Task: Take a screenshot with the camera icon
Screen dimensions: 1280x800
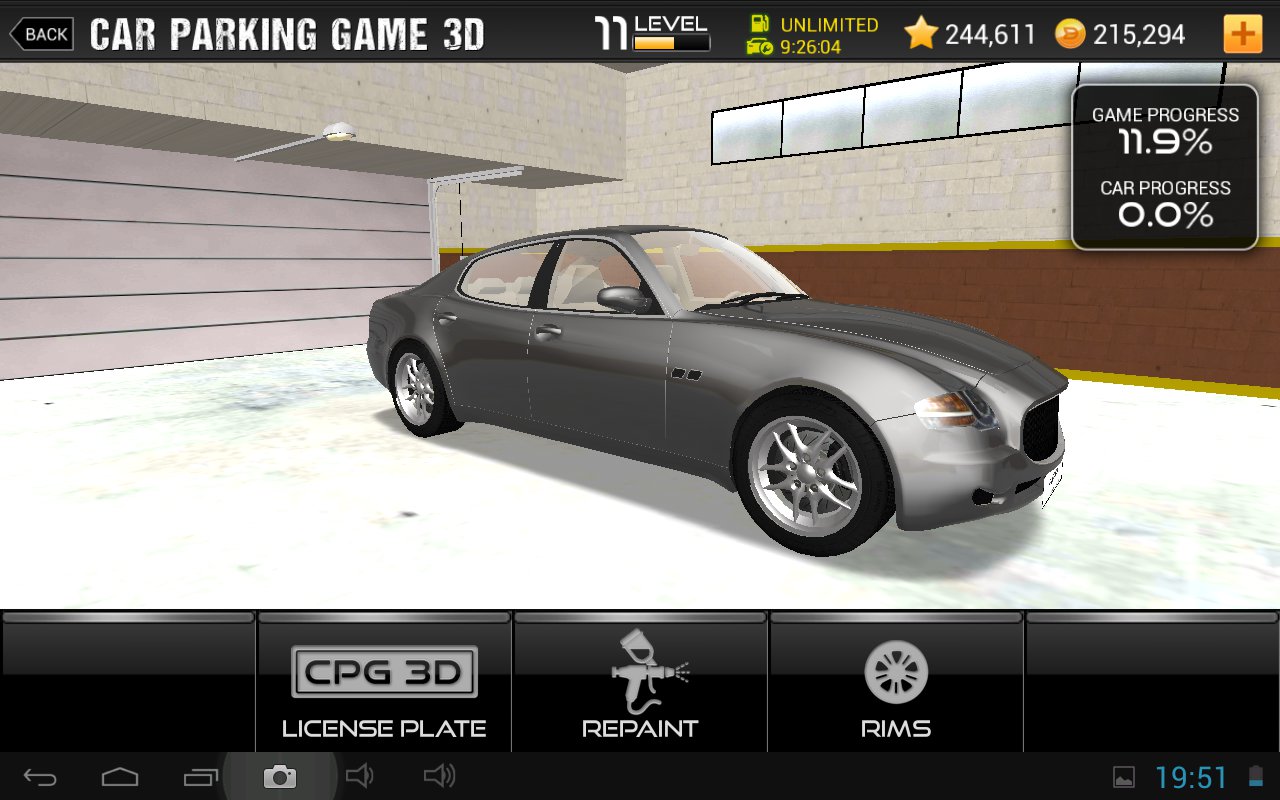Action: pos(279,777)
